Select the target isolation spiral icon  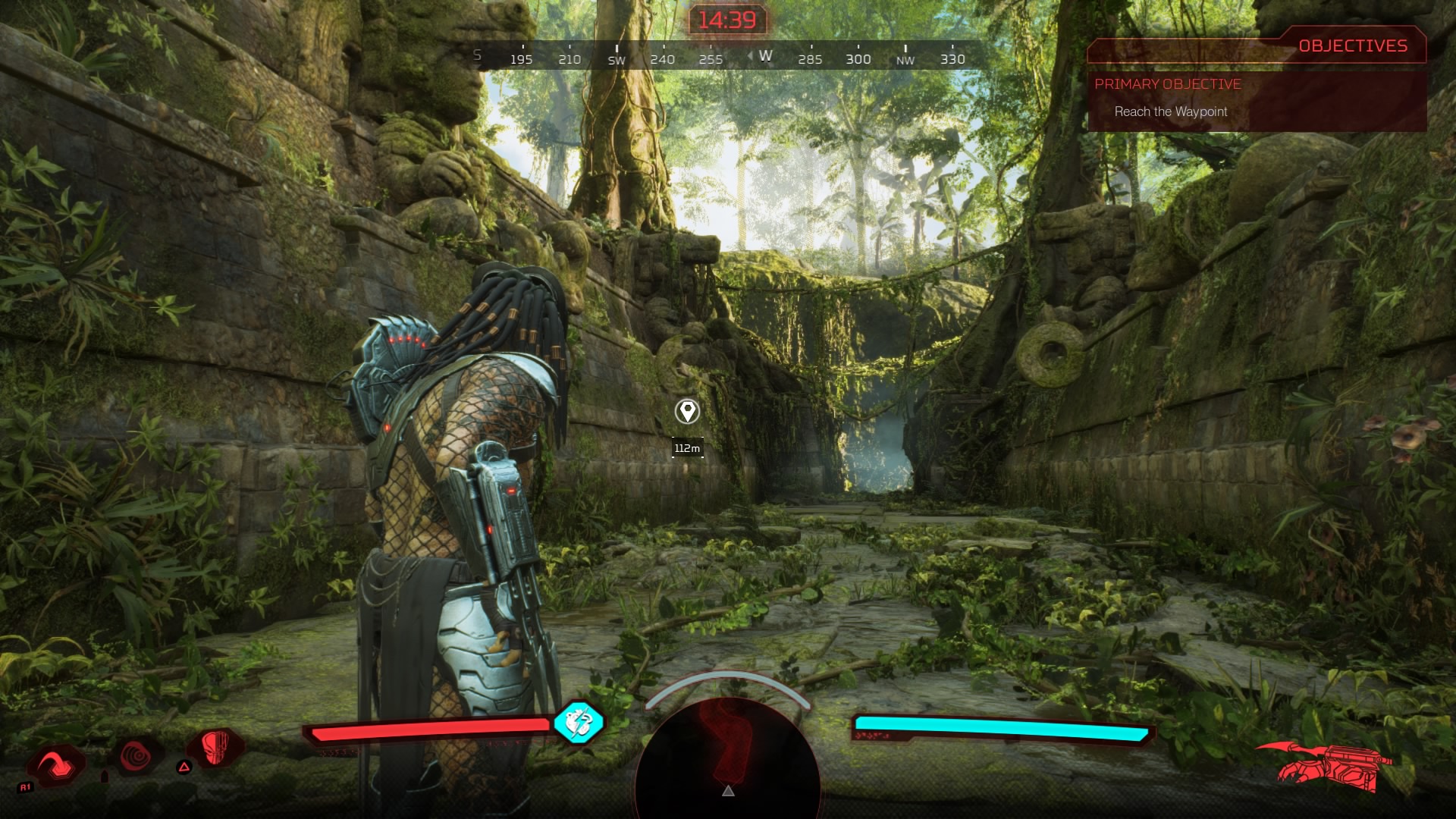coord(138,756)
